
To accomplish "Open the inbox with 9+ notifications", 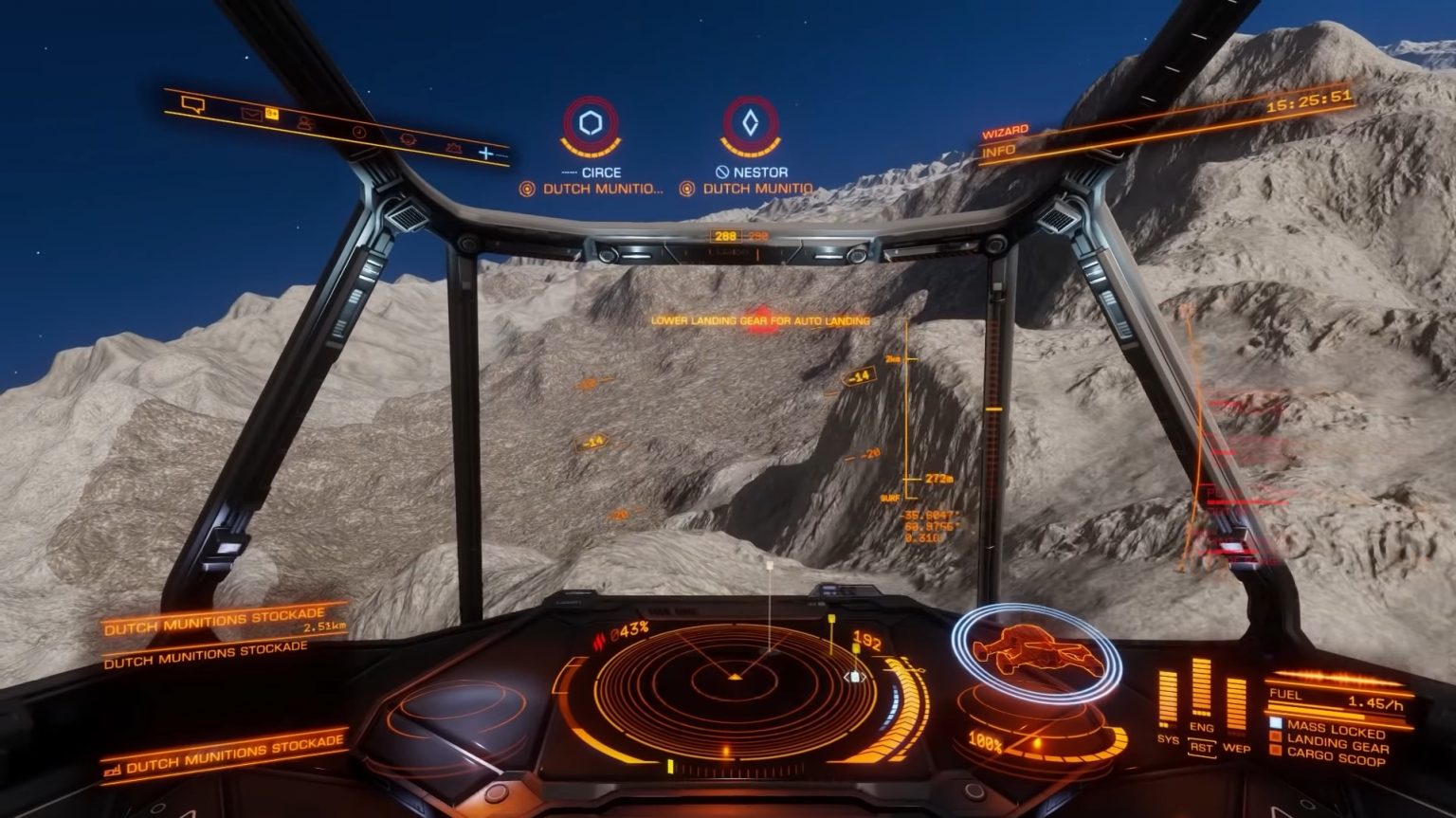I will tap(256, 114).
